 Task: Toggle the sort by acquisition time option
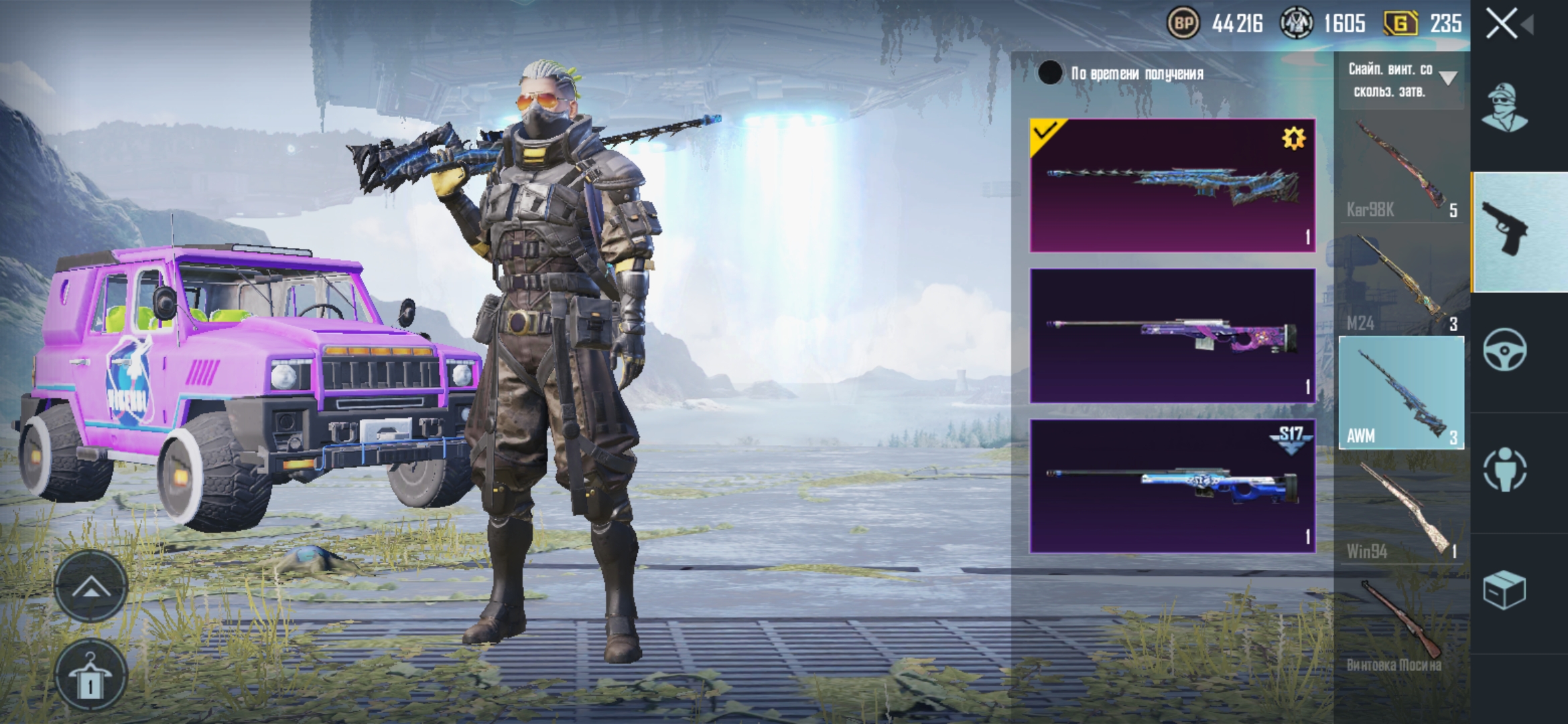coord(1050,73)
